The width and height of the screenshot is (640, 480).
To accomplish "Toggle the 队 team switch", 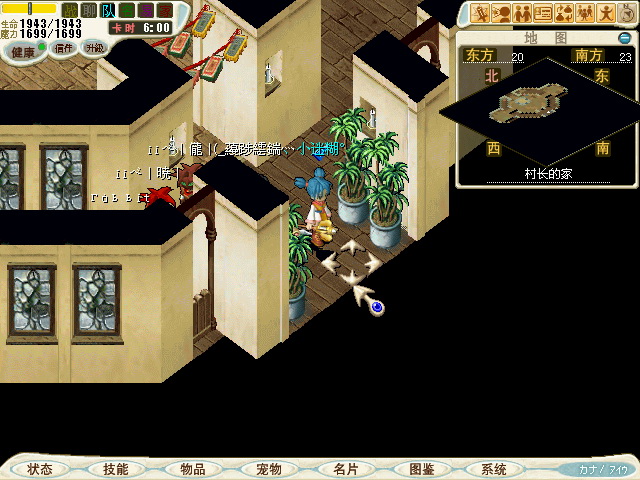I will 107,9.
